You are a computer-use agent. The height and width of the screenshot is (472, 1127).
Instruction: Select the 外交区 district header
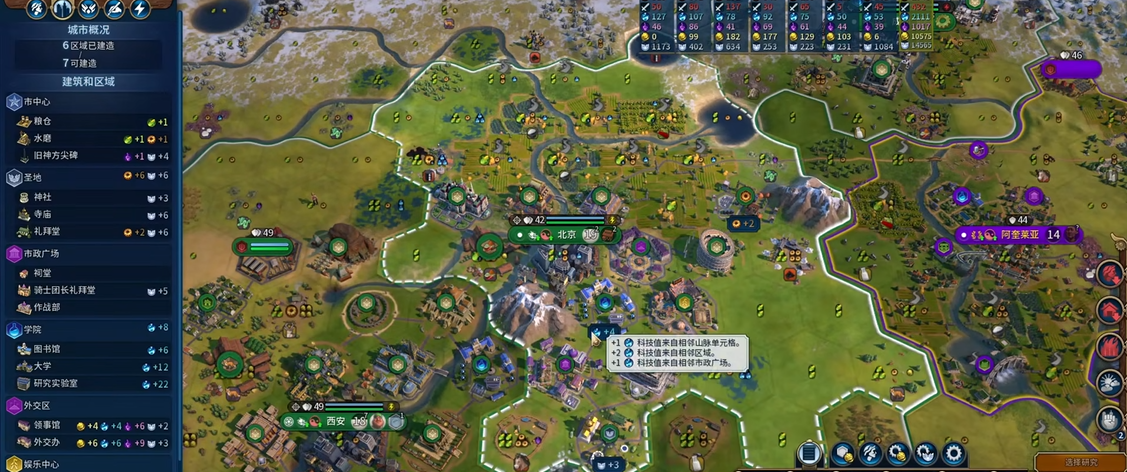tap(38, 405)
